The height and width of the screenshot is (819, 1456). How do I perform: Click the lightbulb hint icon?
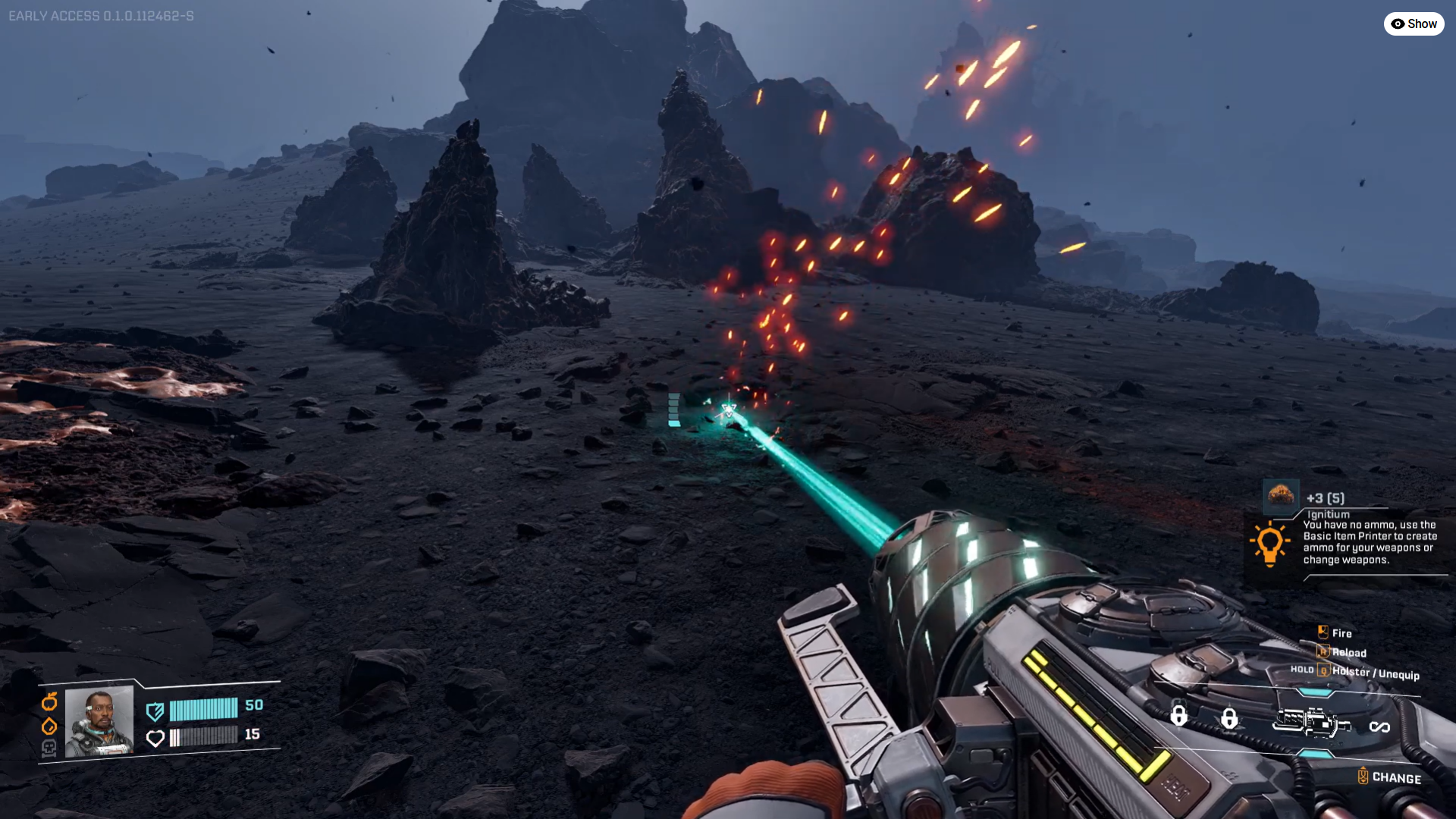click(x=1269, y=543)
